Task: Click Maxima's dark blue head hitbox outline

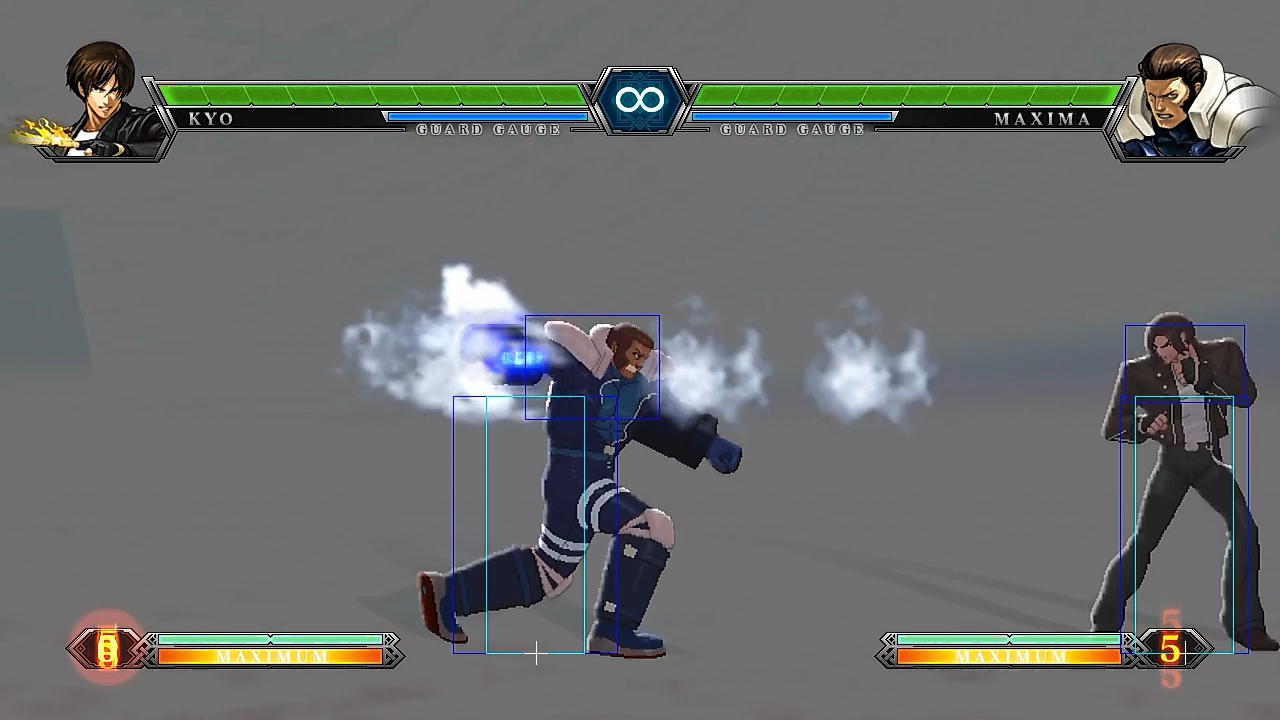Action: click(592, 365)
